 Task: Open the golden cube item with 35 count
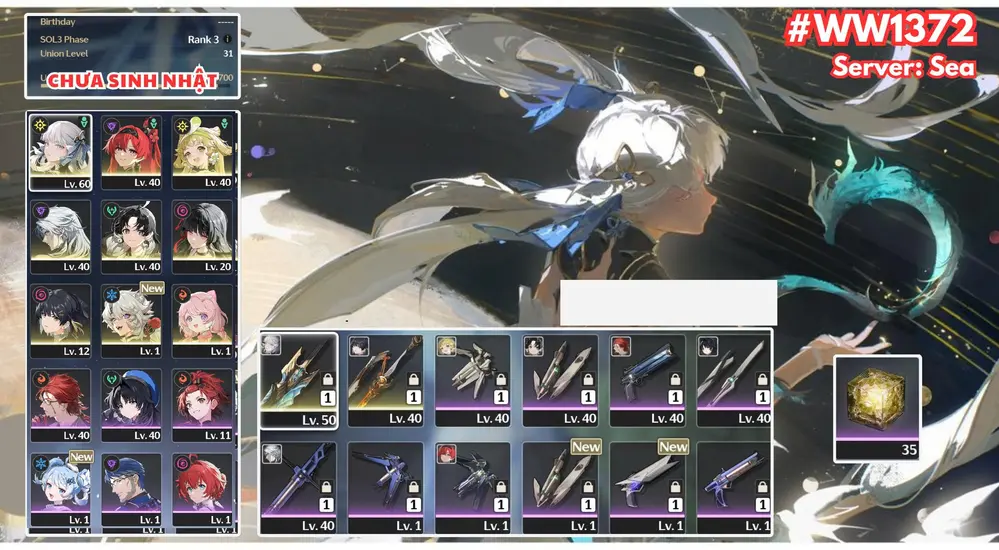[876, 407]
